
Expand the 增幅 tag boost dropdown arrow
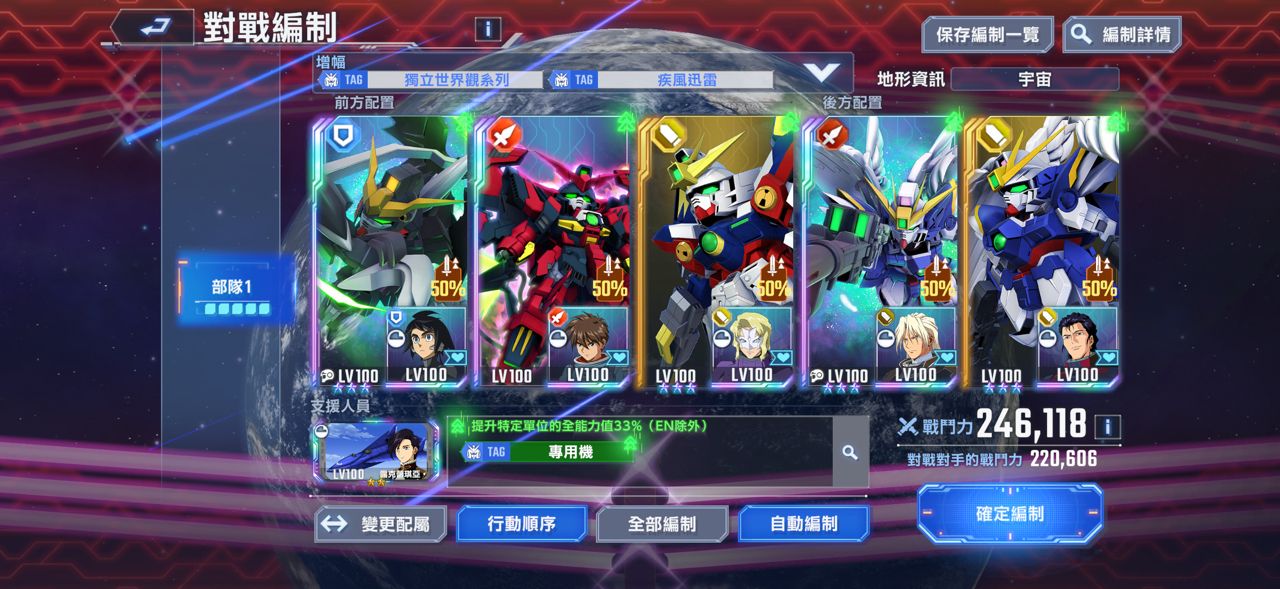(821, 72)
